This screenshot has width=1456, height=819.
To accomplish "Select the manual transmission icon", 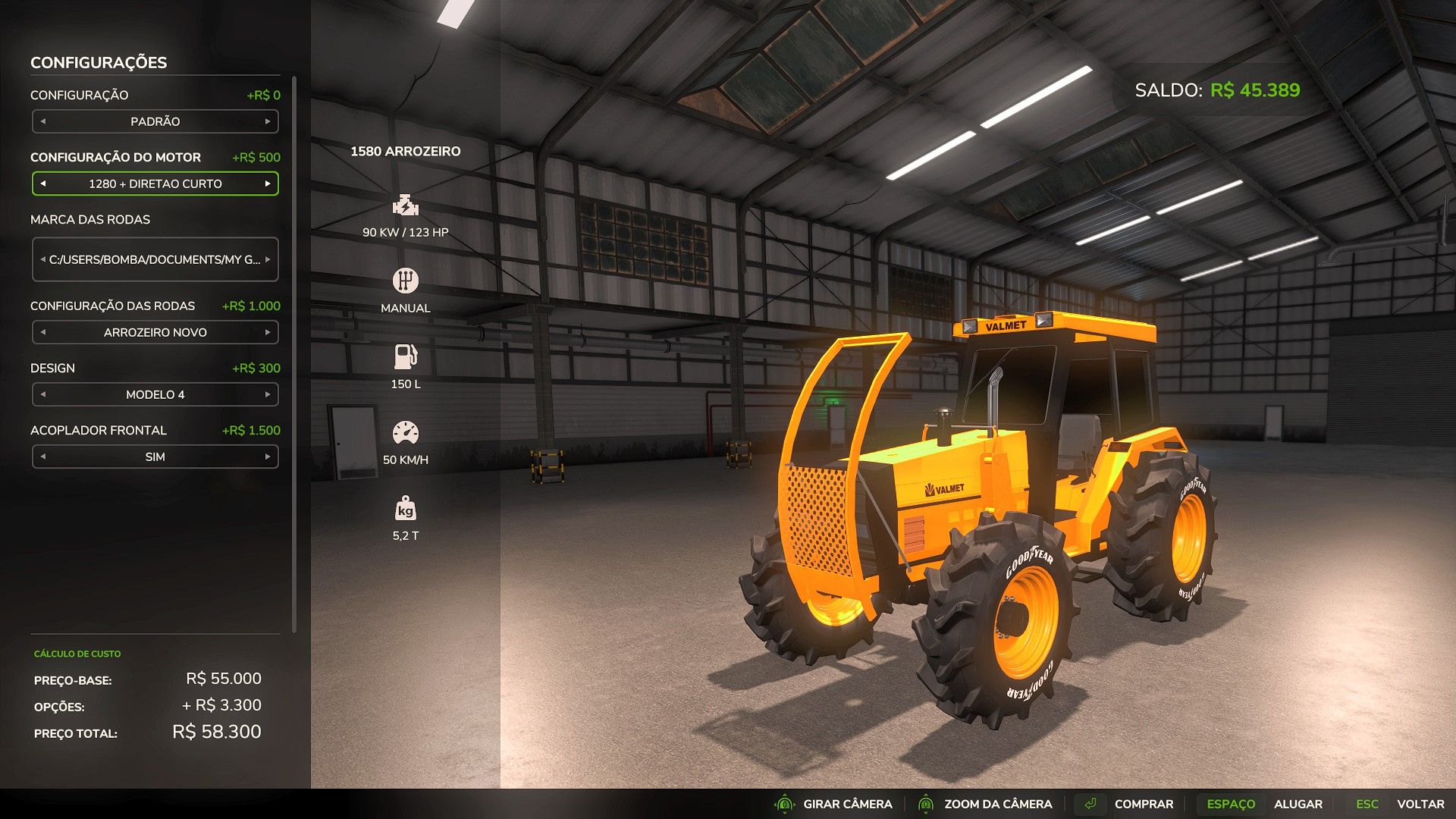I will pyautogui.click(x=406, y=280).
